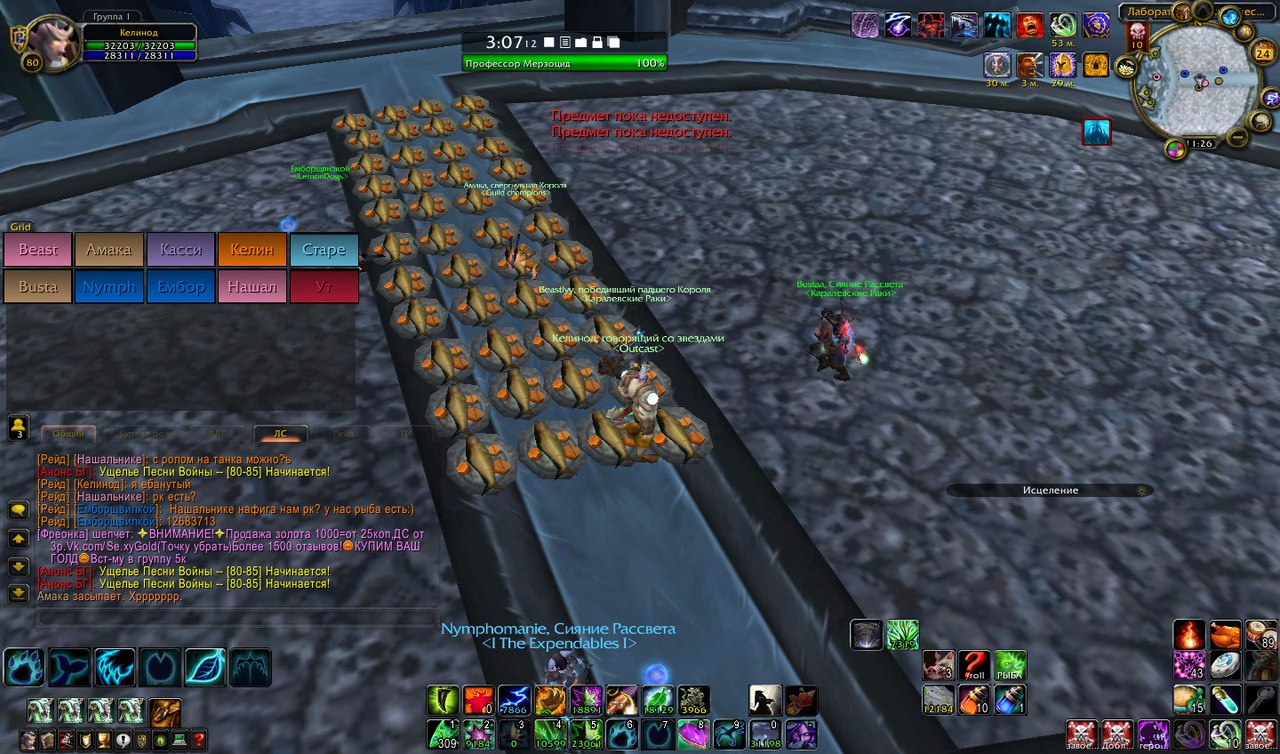The height and width of the screenshot is (754, 1280).
Task: Open the ЛС whisper chat tab
Action: [x=280, y=434]
